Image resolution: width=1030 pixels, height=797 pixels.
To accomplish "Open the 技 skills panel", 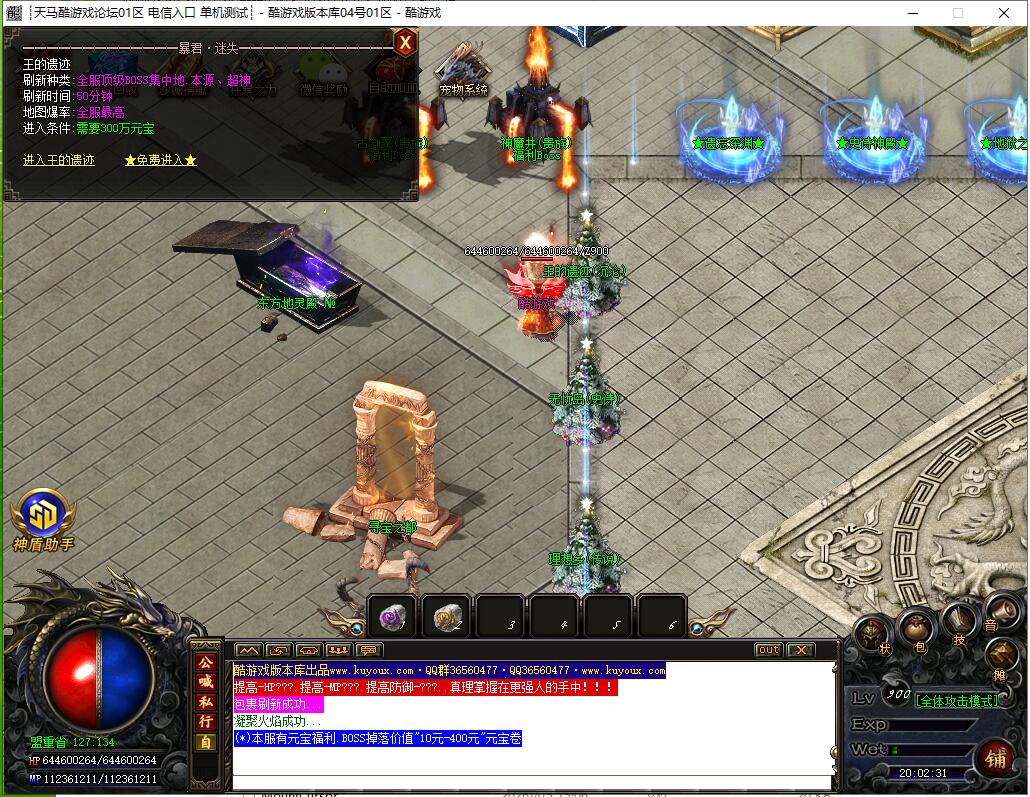I will (958, 625).
